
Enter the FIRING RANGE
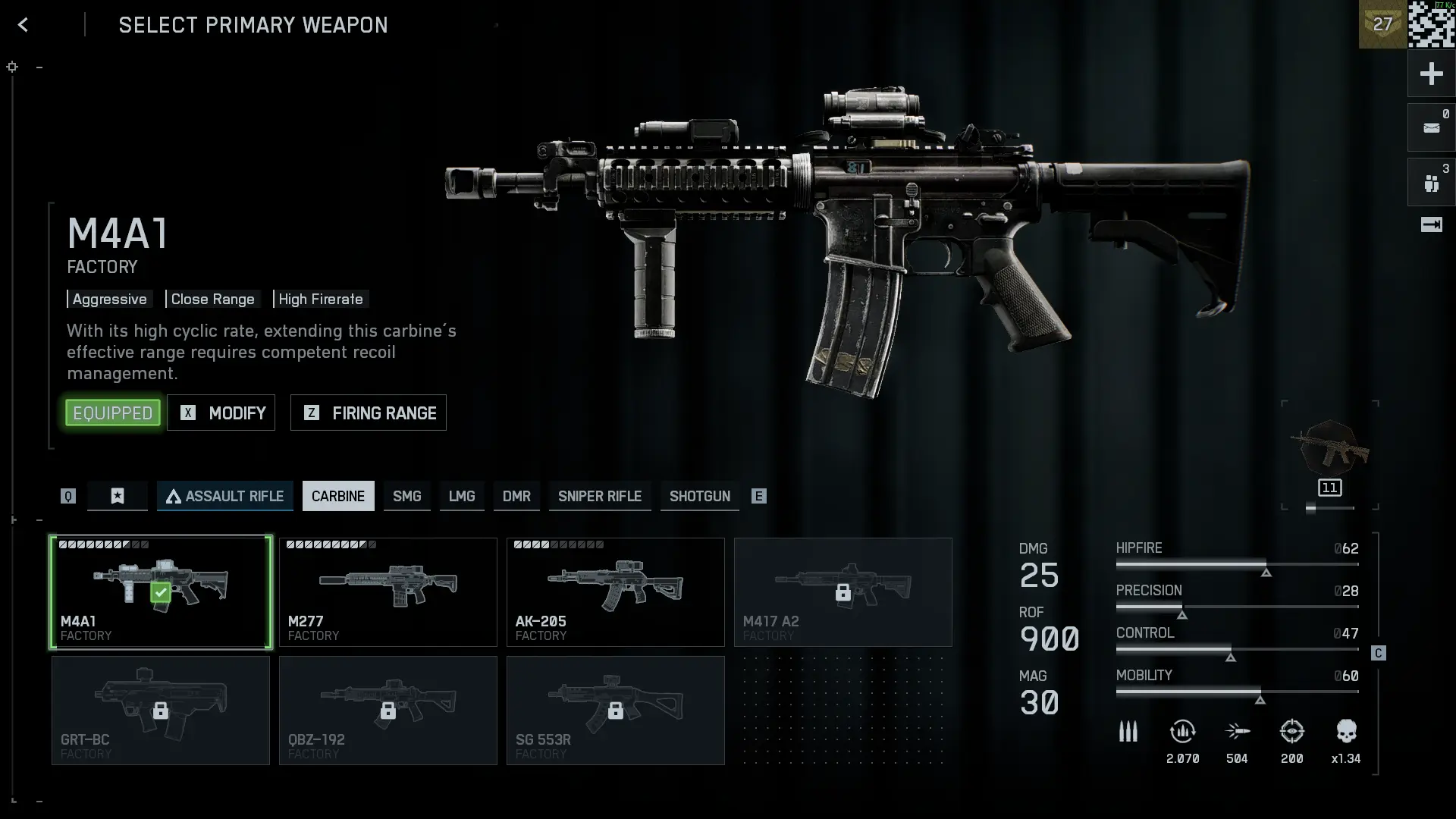pos(368,413)
